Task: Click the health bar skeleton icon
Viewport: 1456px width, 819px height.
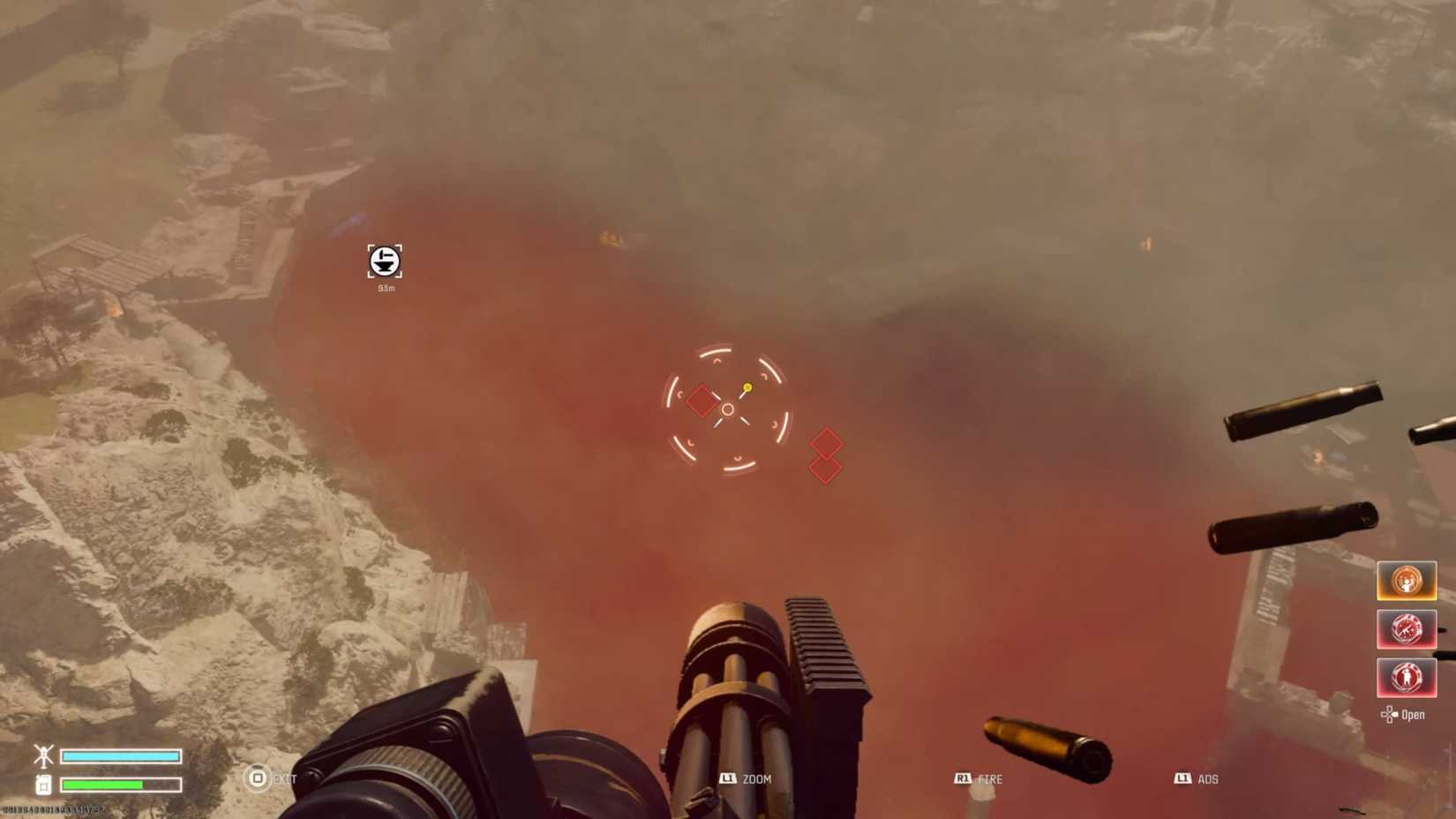Action: point(41,756)
